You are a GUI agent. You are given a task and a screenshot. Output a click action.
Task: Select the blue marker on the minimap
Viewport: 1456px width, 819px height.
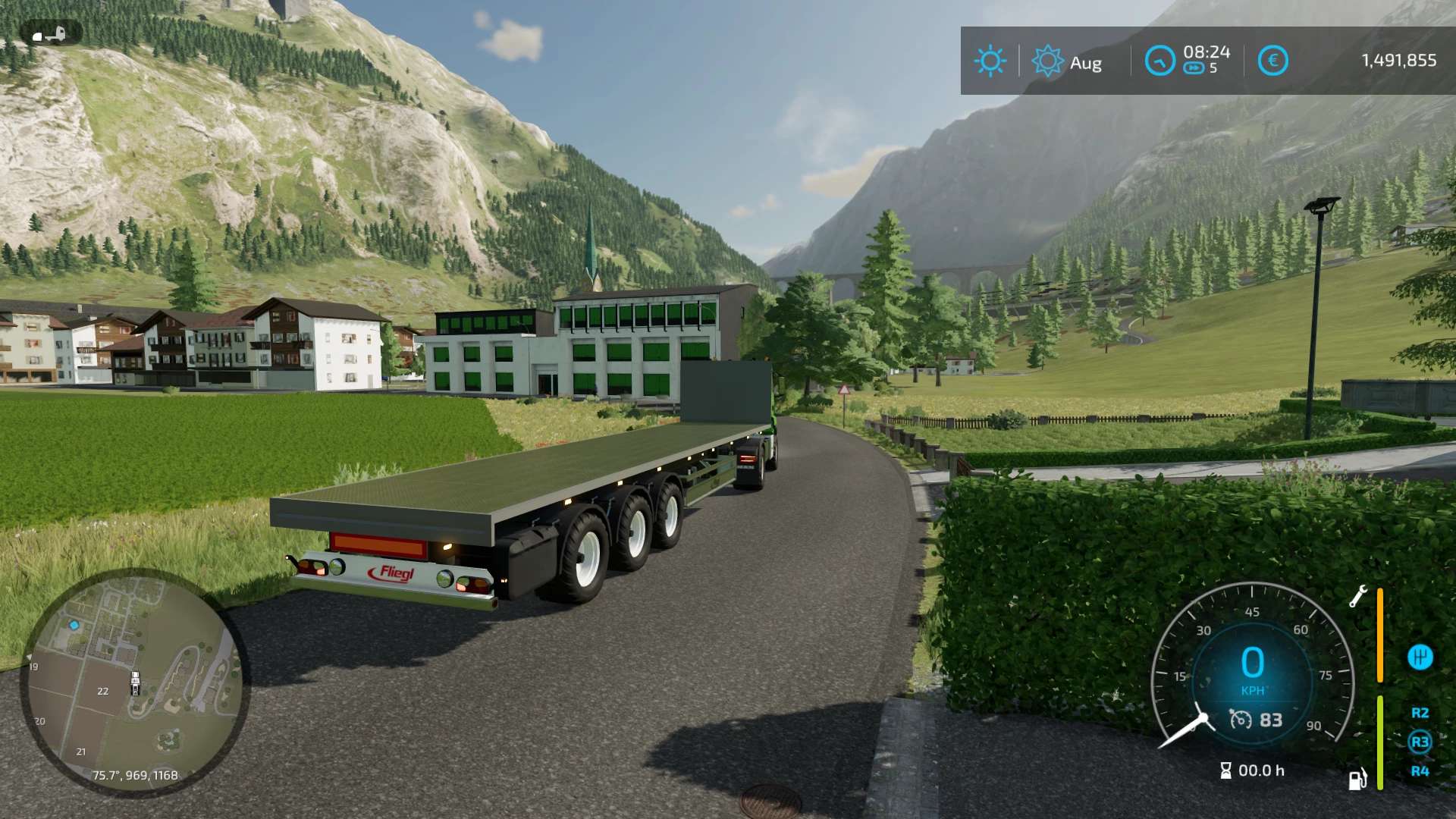74,625
